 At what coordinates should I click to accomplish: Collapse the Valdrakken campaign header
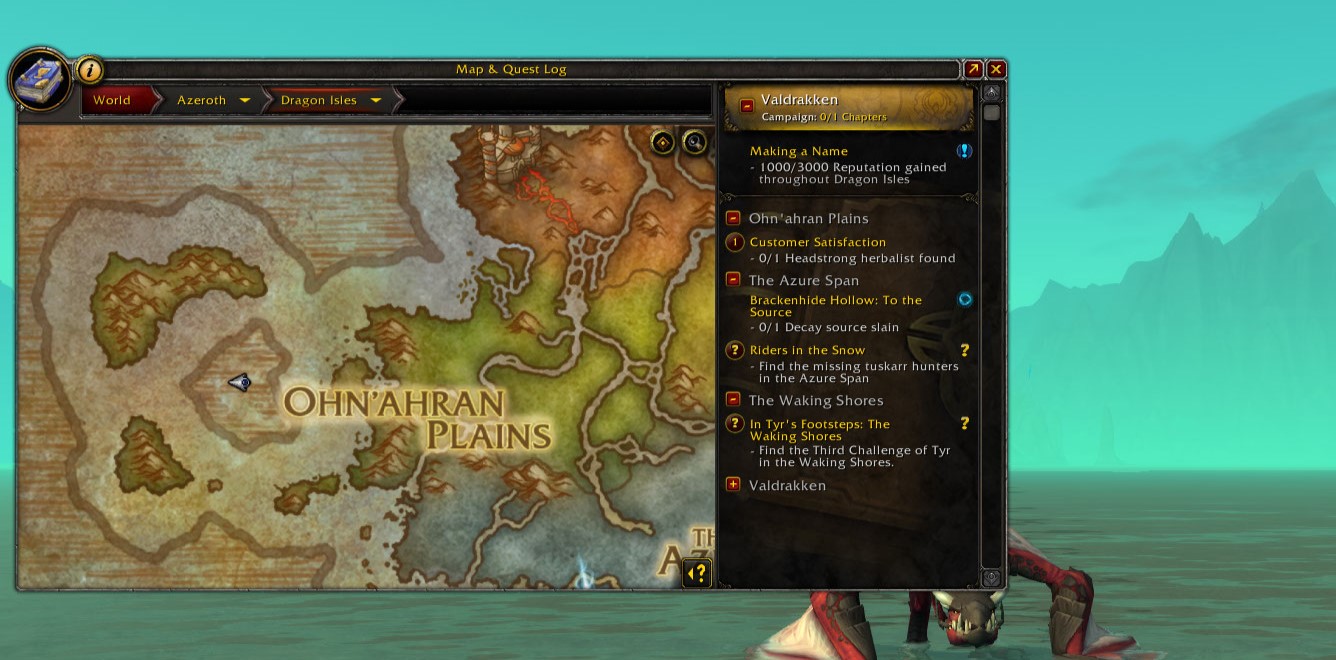pyautogui.click(x=747, y=106)
